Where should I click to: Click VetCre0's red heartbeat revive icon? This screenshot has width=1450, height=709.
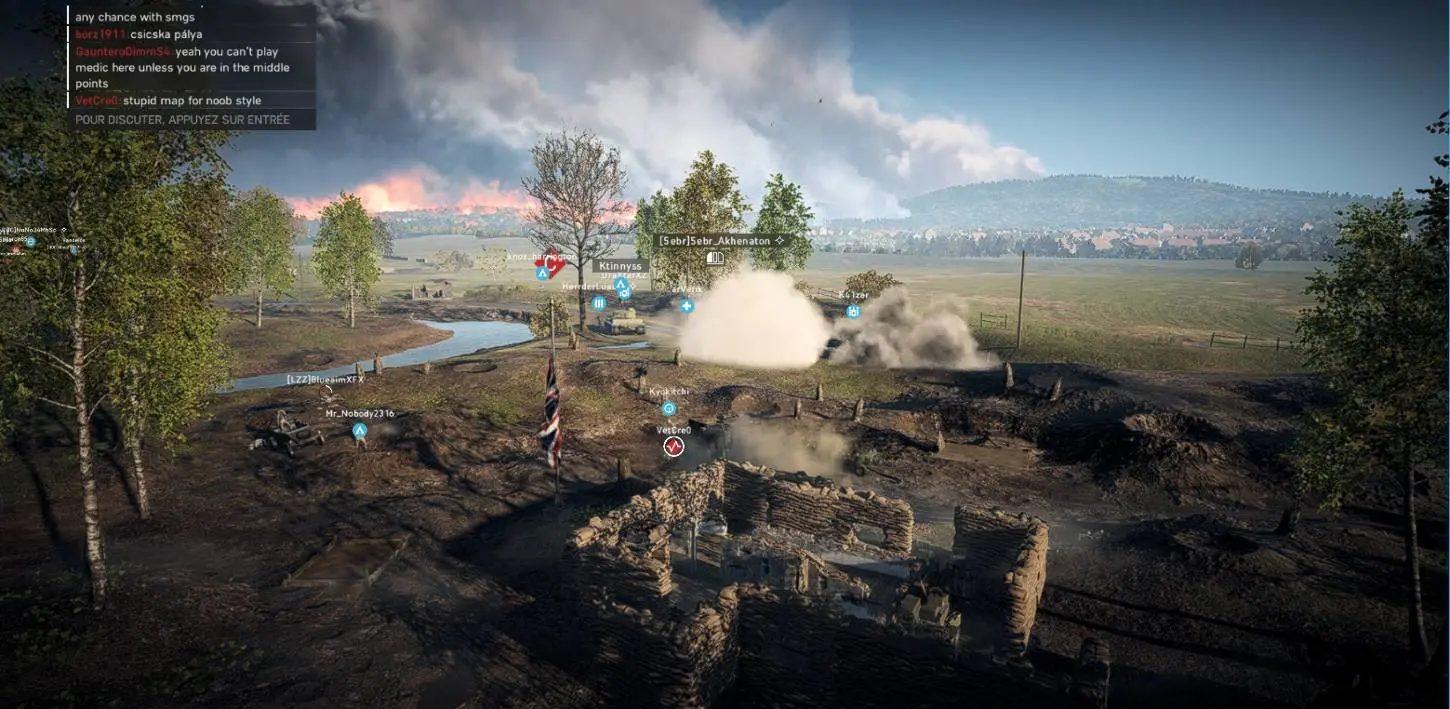[674, 446]
